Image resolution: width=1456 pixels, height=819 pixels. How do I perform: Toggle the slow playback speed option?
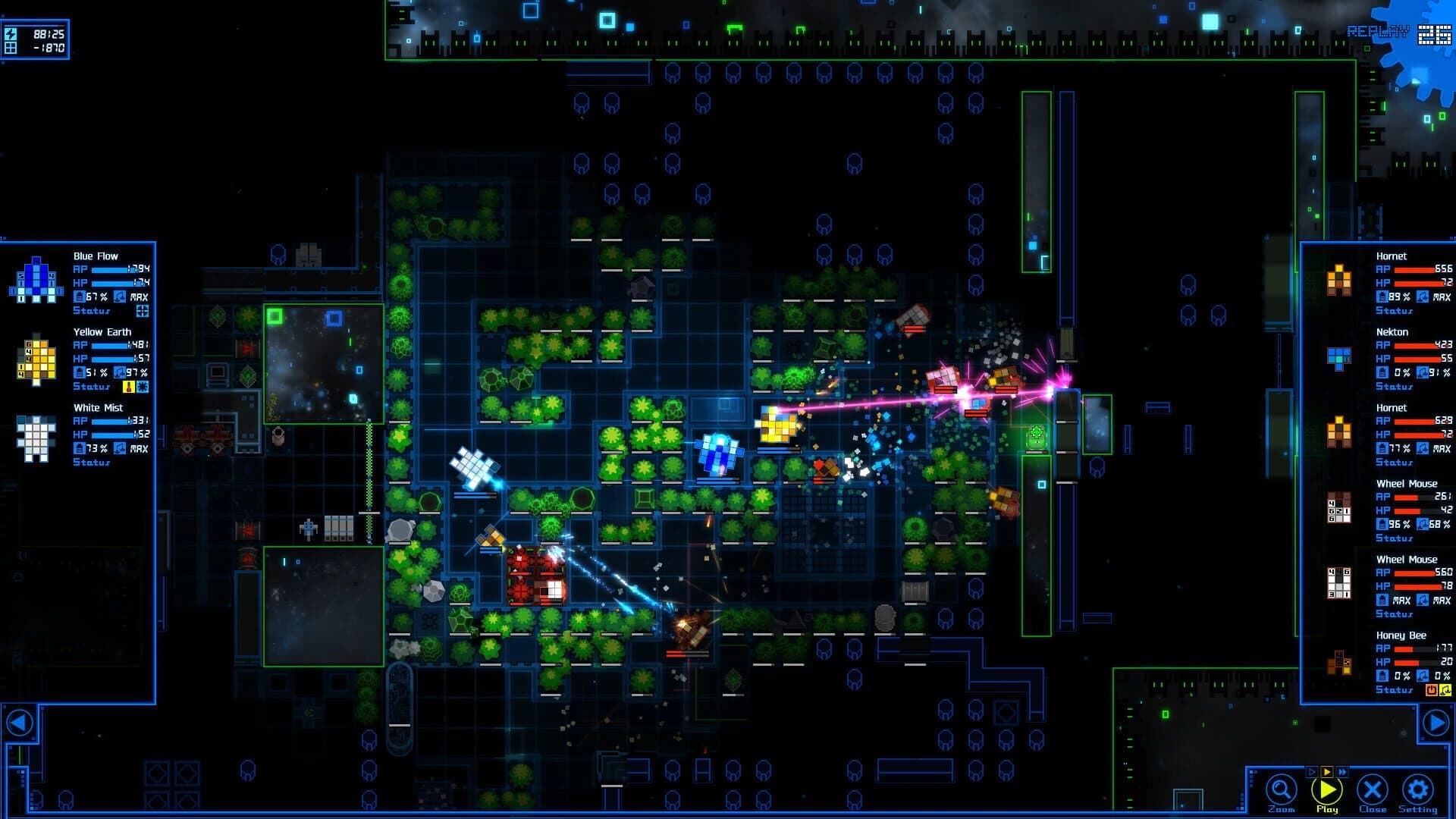coord(1312,771)
